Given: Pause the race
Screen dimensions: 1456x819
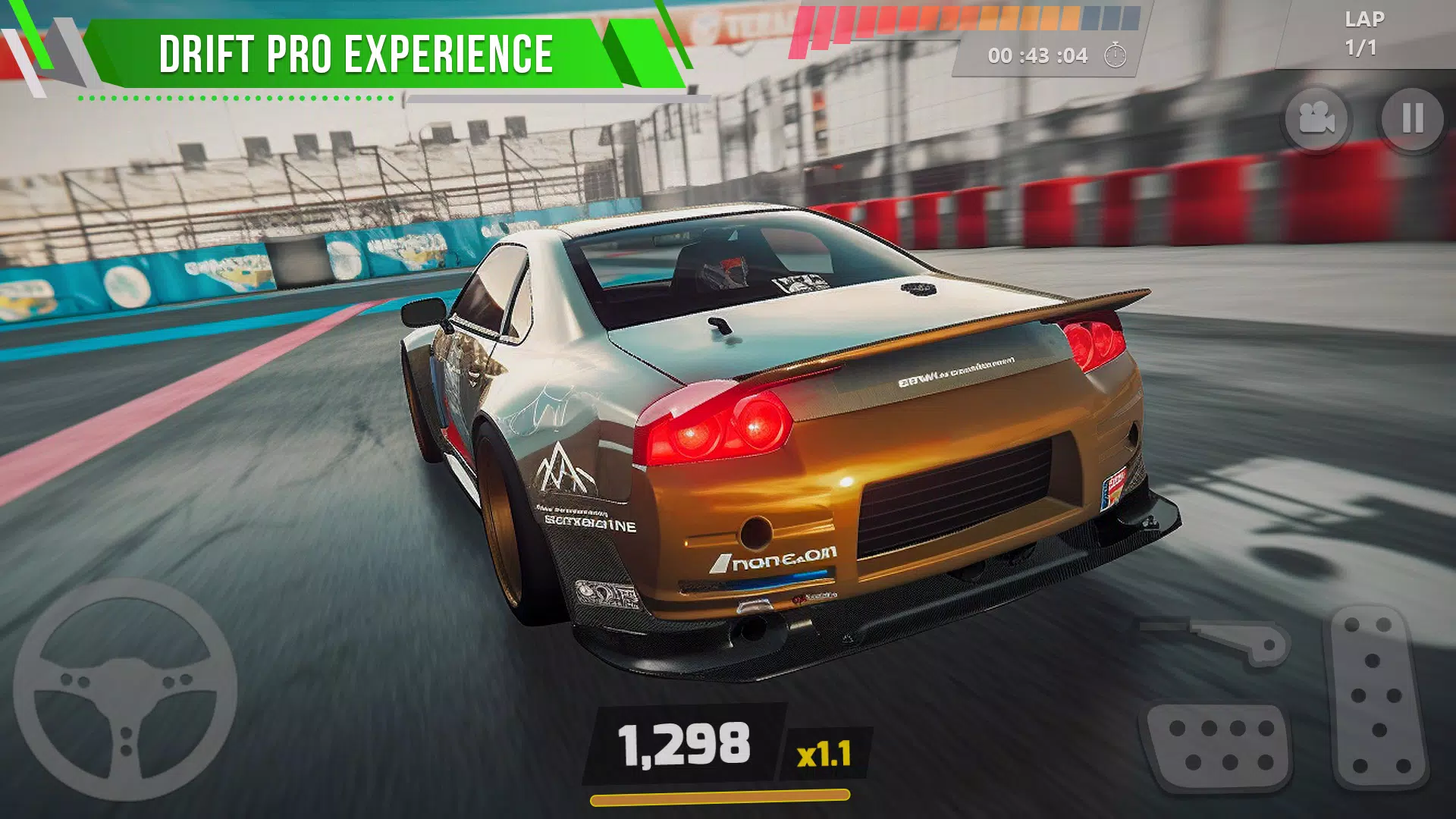Looking at the screenshot, I should 1412,118.
